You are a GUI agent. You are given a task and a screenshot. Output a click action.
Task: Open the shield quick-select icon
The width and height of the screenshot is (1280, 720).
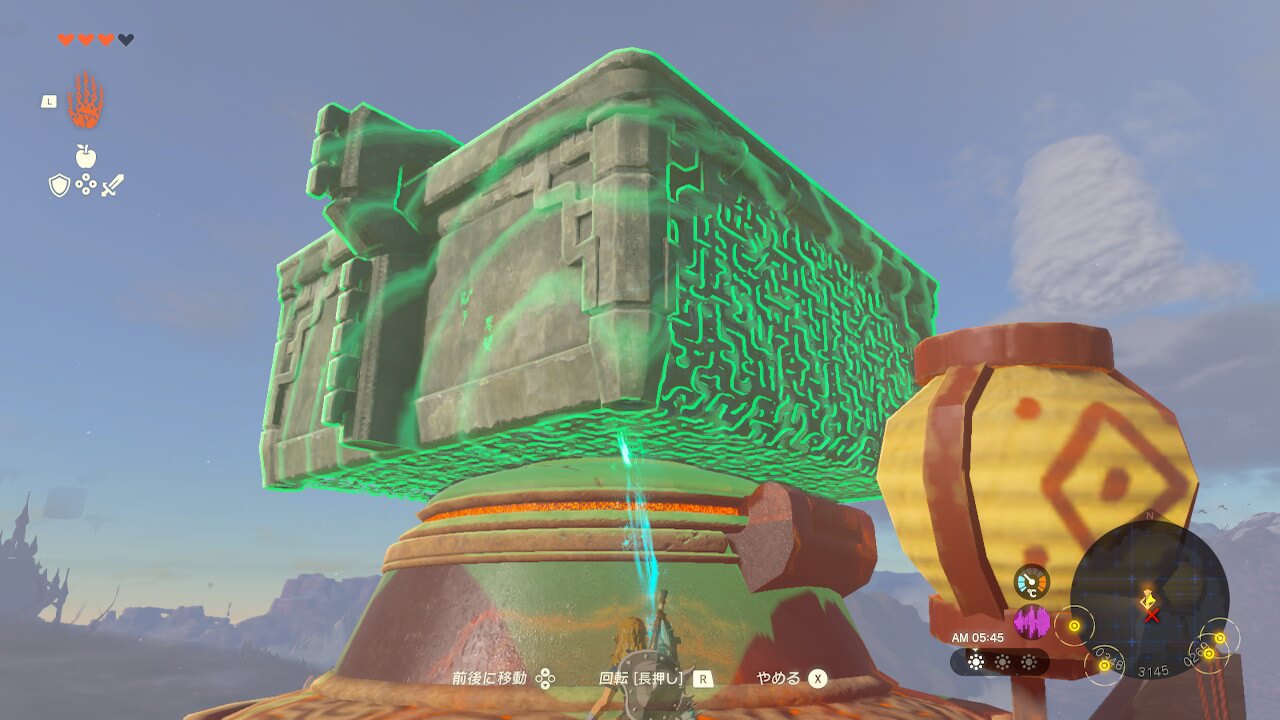point(60,185)
